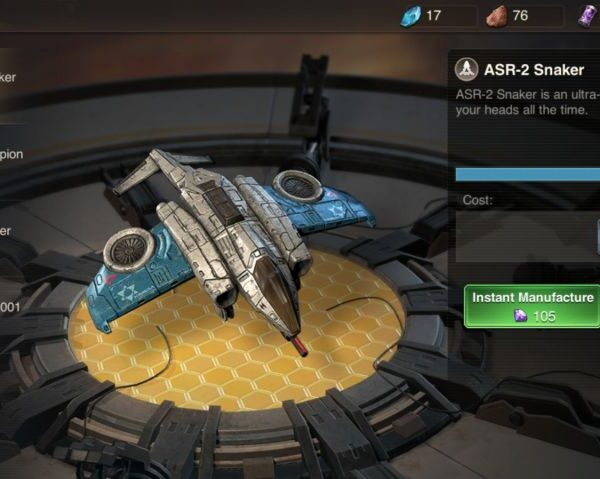Select the ASR-2 Snaker aircraft icon
The image size is (600, 479).
pos(466,70)
